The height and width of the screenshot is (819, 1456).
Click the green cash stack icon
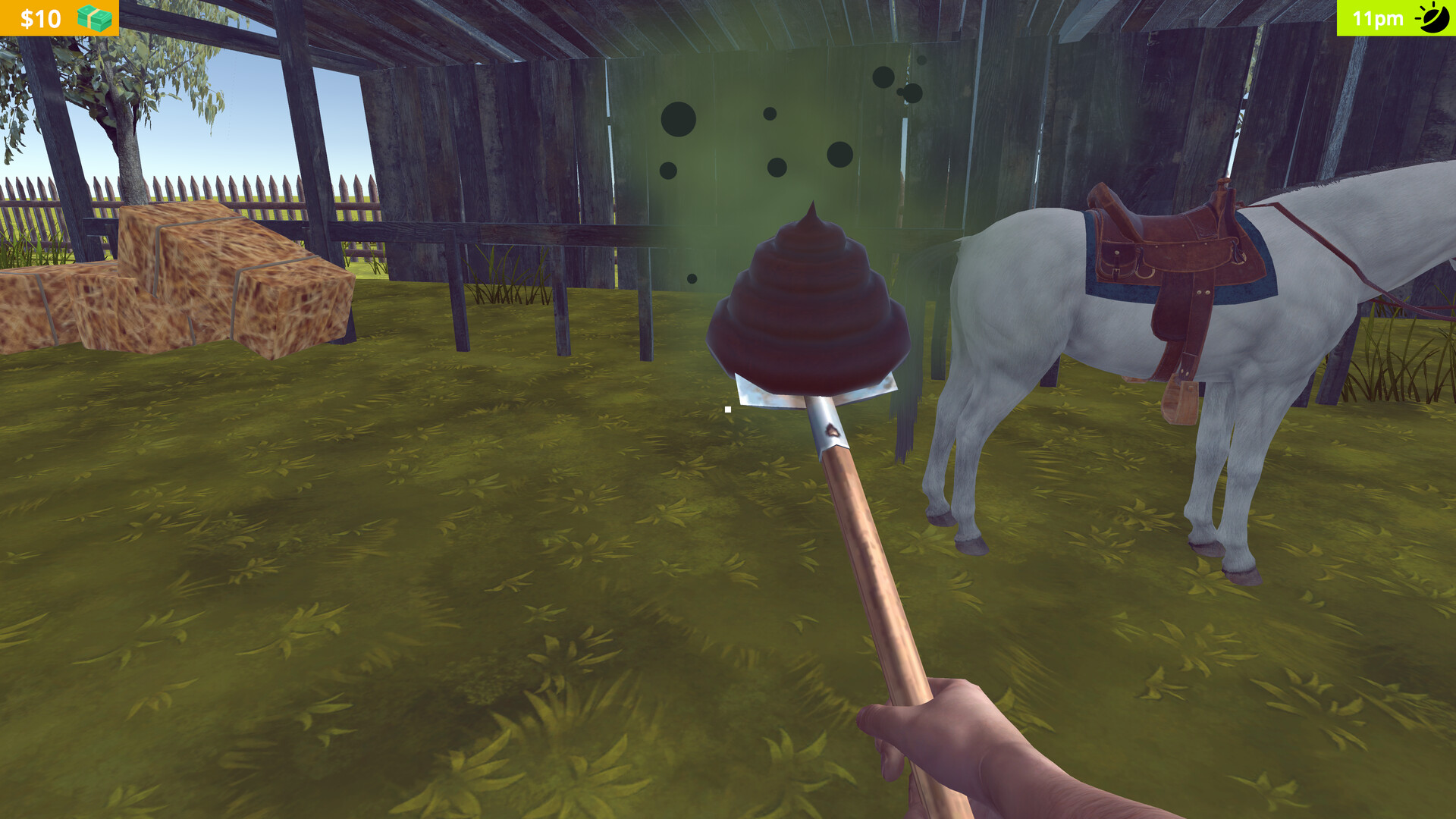point(93,17)
